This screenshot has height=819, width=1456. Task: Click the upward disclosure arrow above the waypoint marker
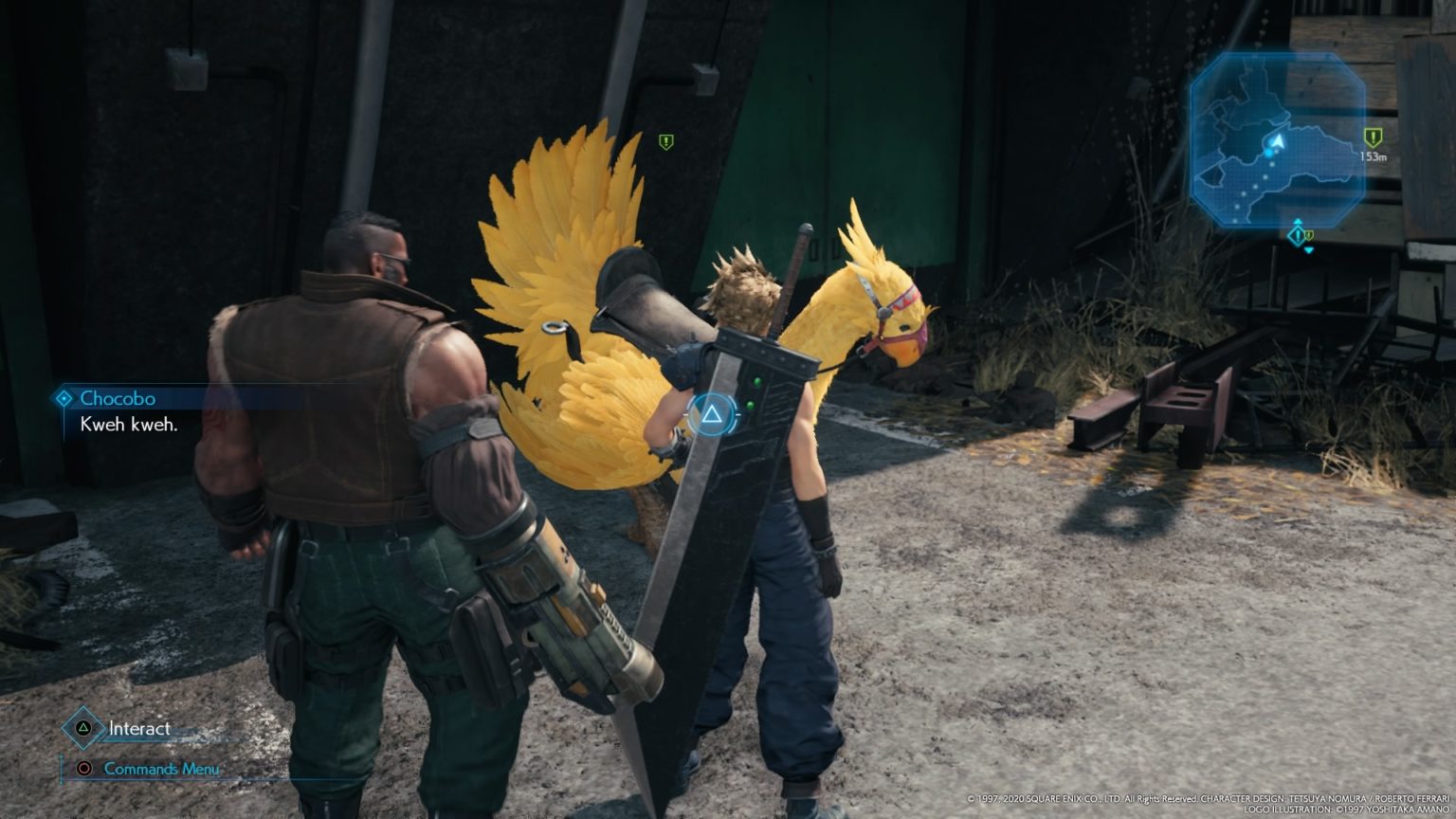click(x=1298, y=221)
